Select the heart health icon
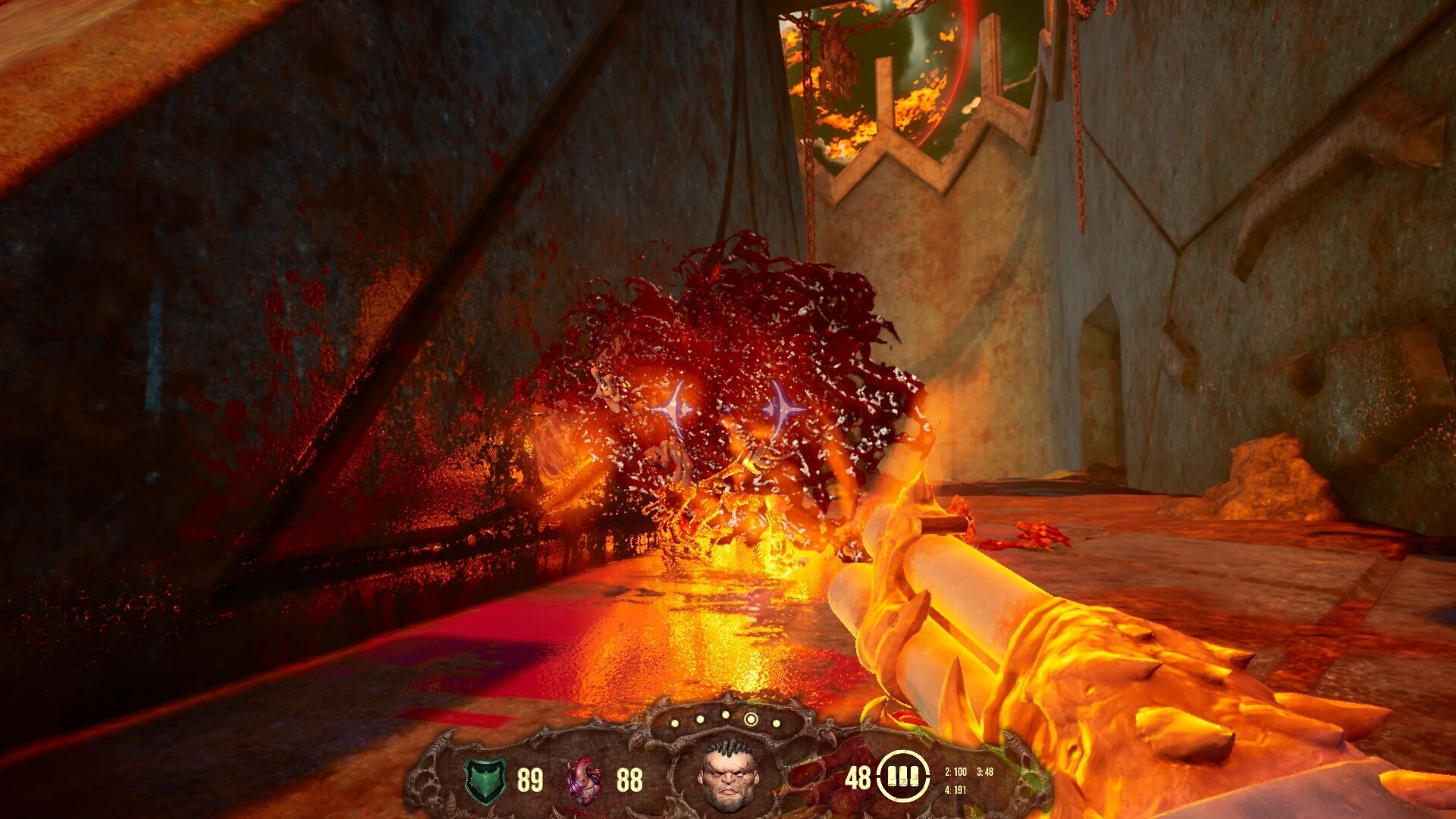 coord(586,780)
